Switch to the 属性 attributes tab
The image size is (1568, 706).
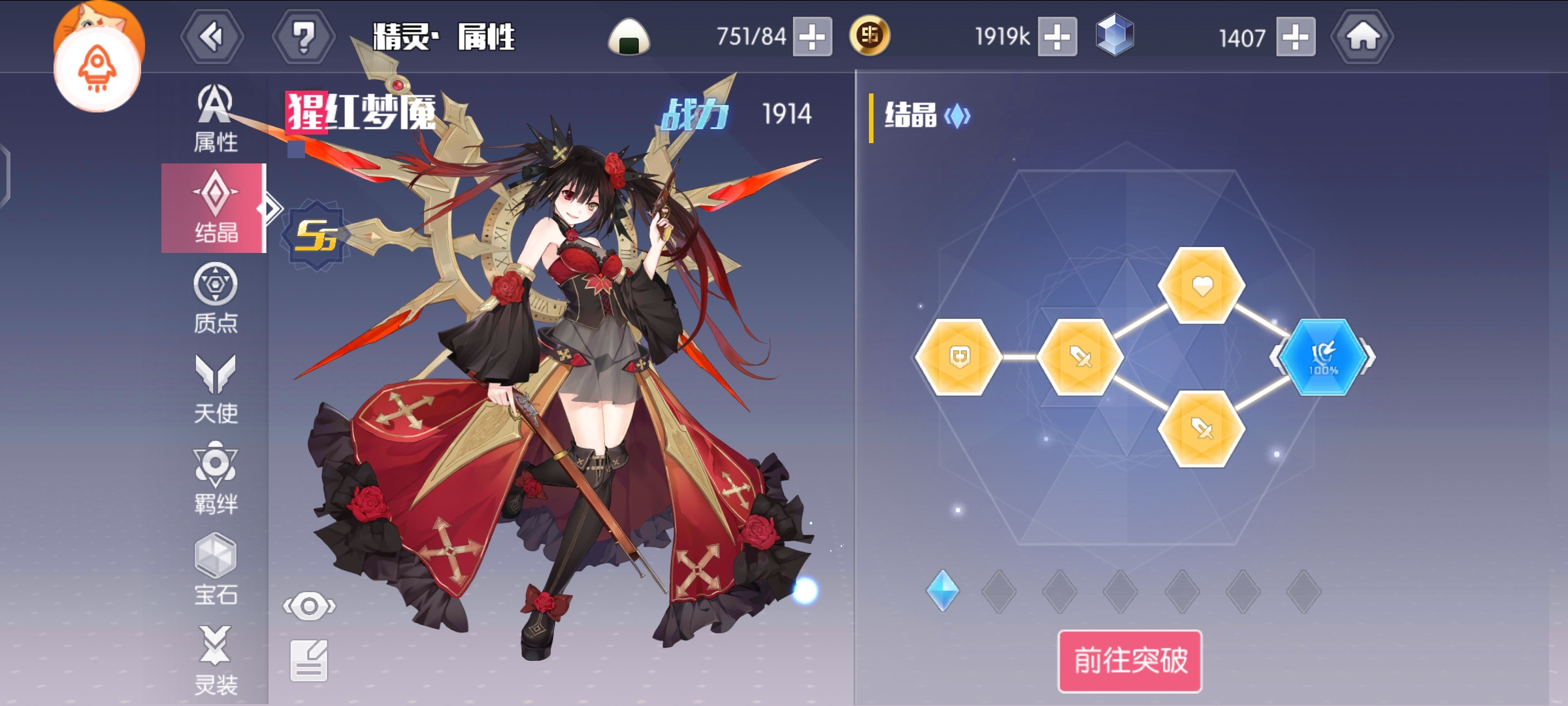[215, 119]
